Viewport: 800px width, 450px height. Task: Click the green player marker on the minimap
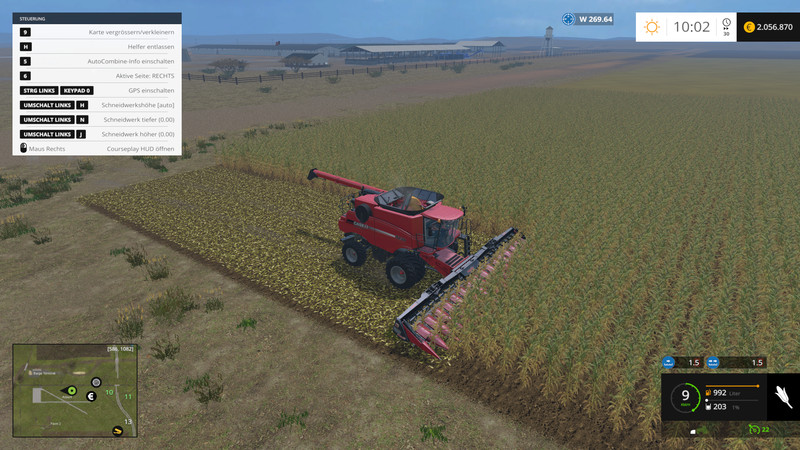pyautogui.click(x=71, y=389)
